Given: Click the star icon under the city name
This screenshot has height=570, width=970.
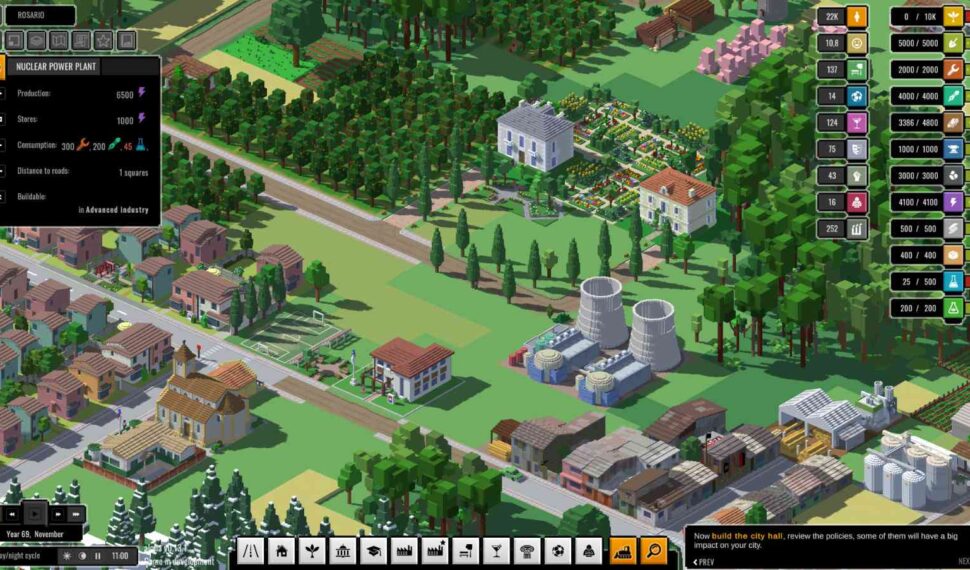Looking at the screenshot, I should (104, 41).
